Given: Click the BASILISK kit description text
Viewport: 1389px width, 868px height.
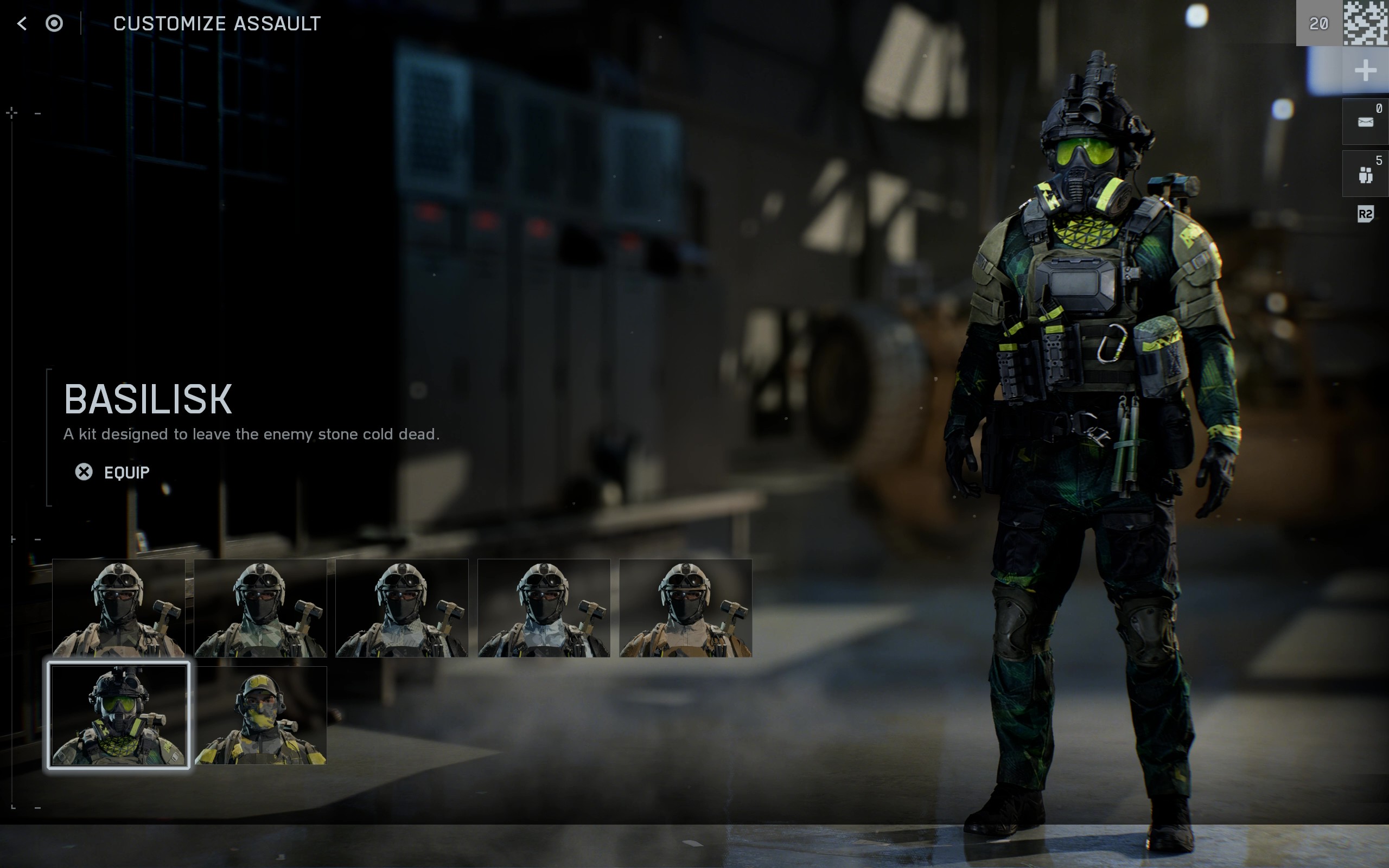Looking at the screenshot, I should (x=252, y=435).
